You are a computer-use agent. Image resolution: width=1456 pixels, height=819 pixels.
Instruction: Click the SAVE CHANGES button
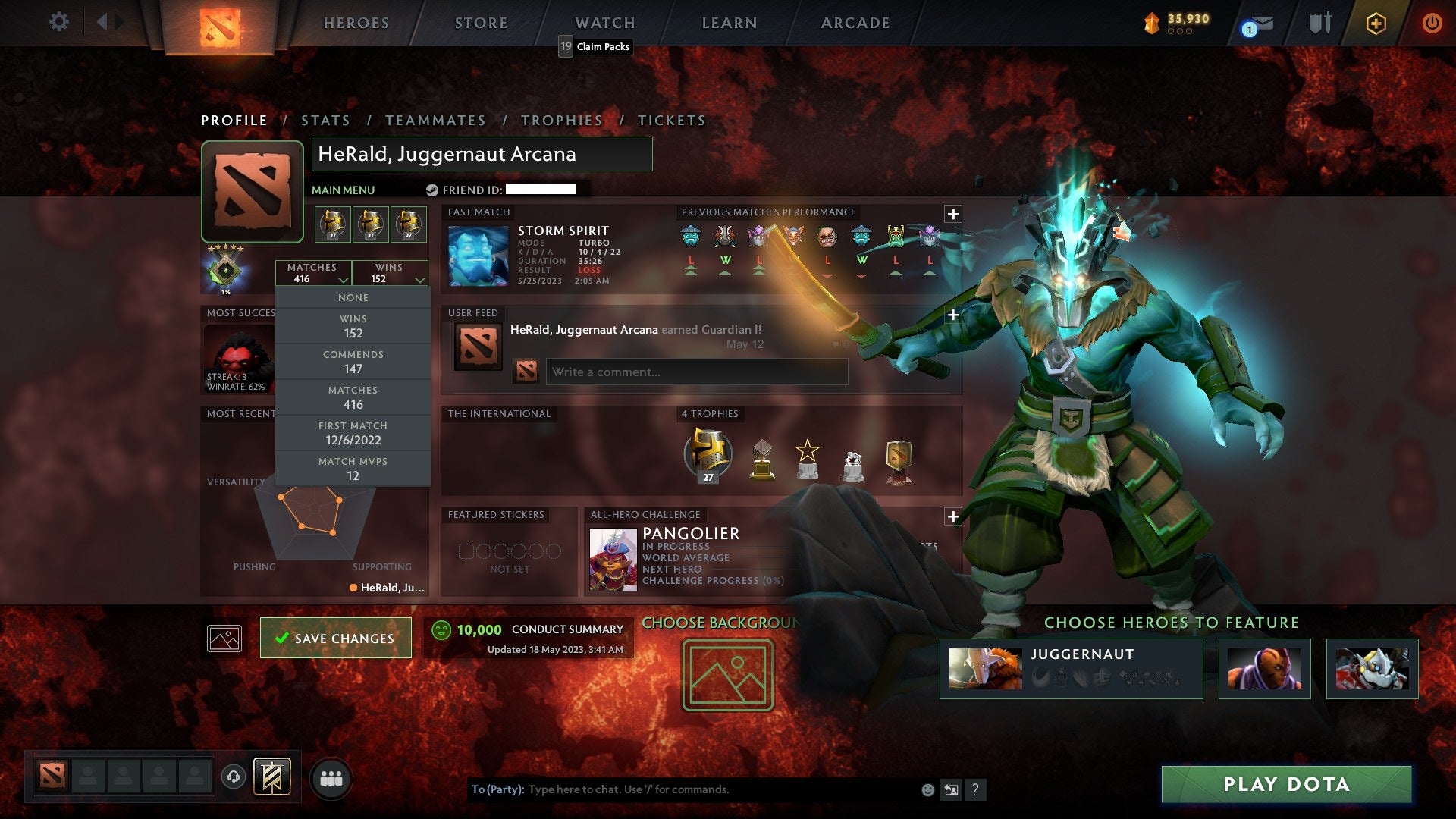coord(336,638)
